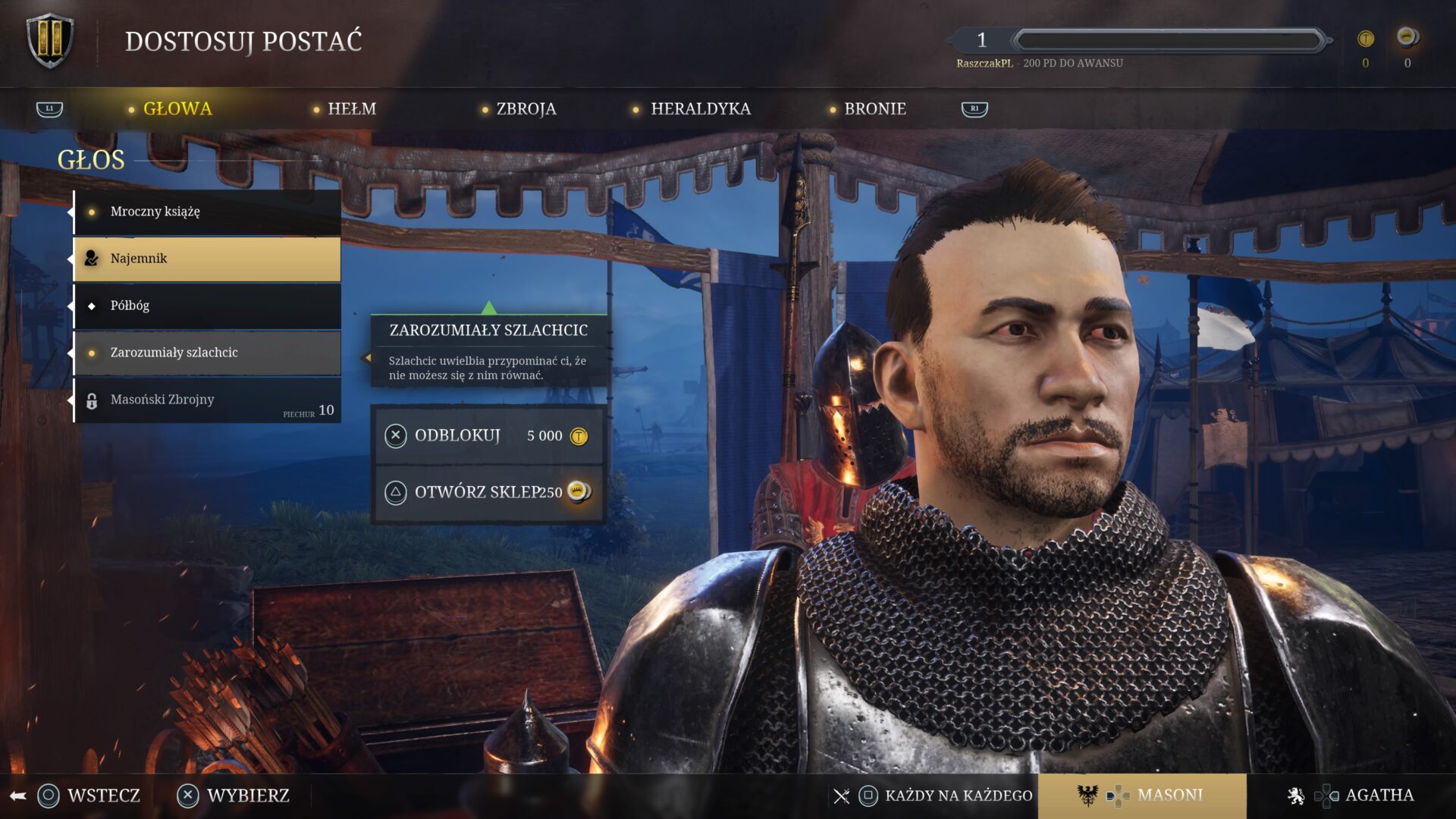Viewport: 1456px width, 819px height.
Task: Unlock voice with Odblokuj for 5 000
Action: 488,436
